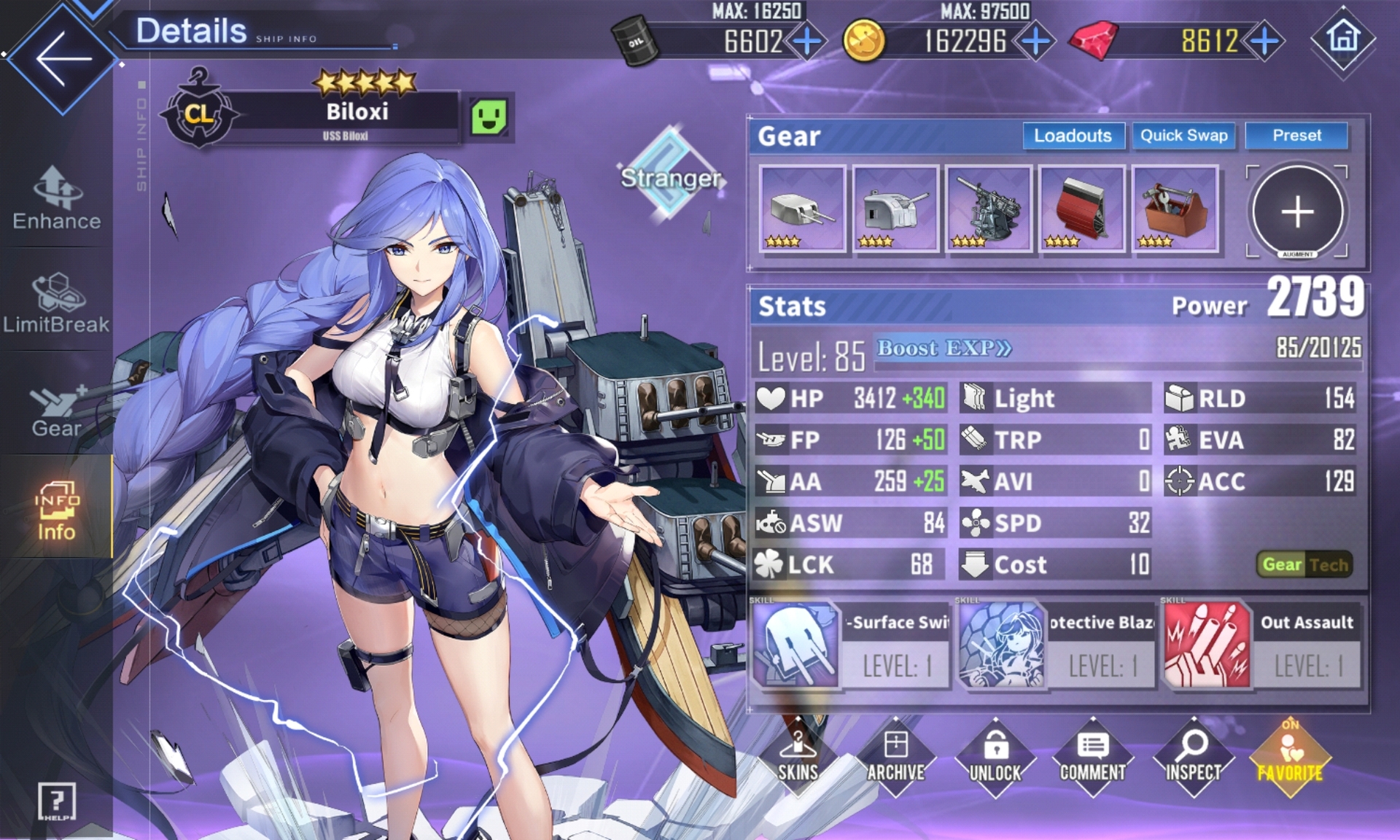Return to the home screen
The image size is (1400, 840).
(1343, 39)
